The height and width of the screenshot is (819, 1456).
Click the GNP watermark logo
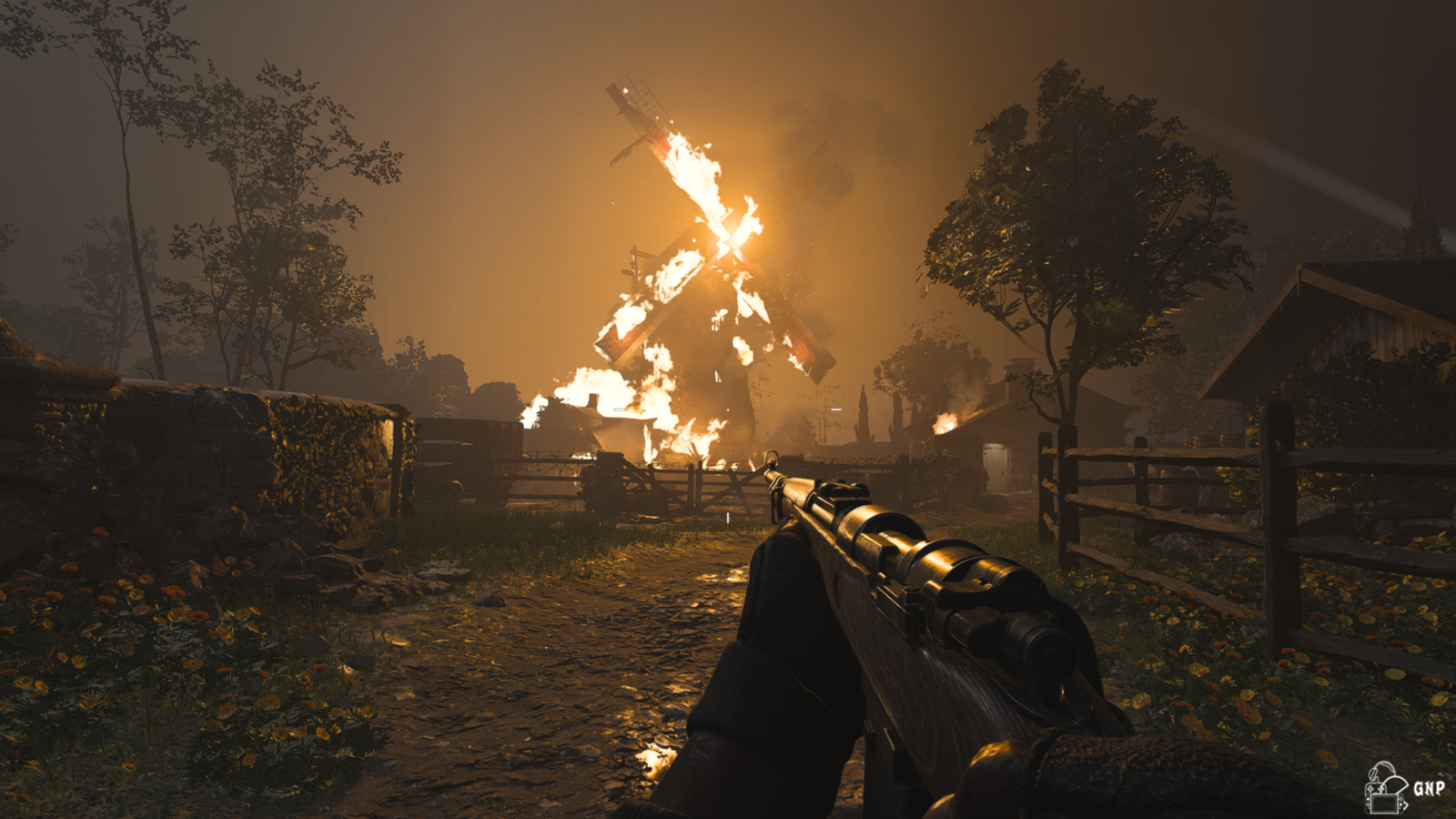pyautogui.click(x=1403, y=787)
